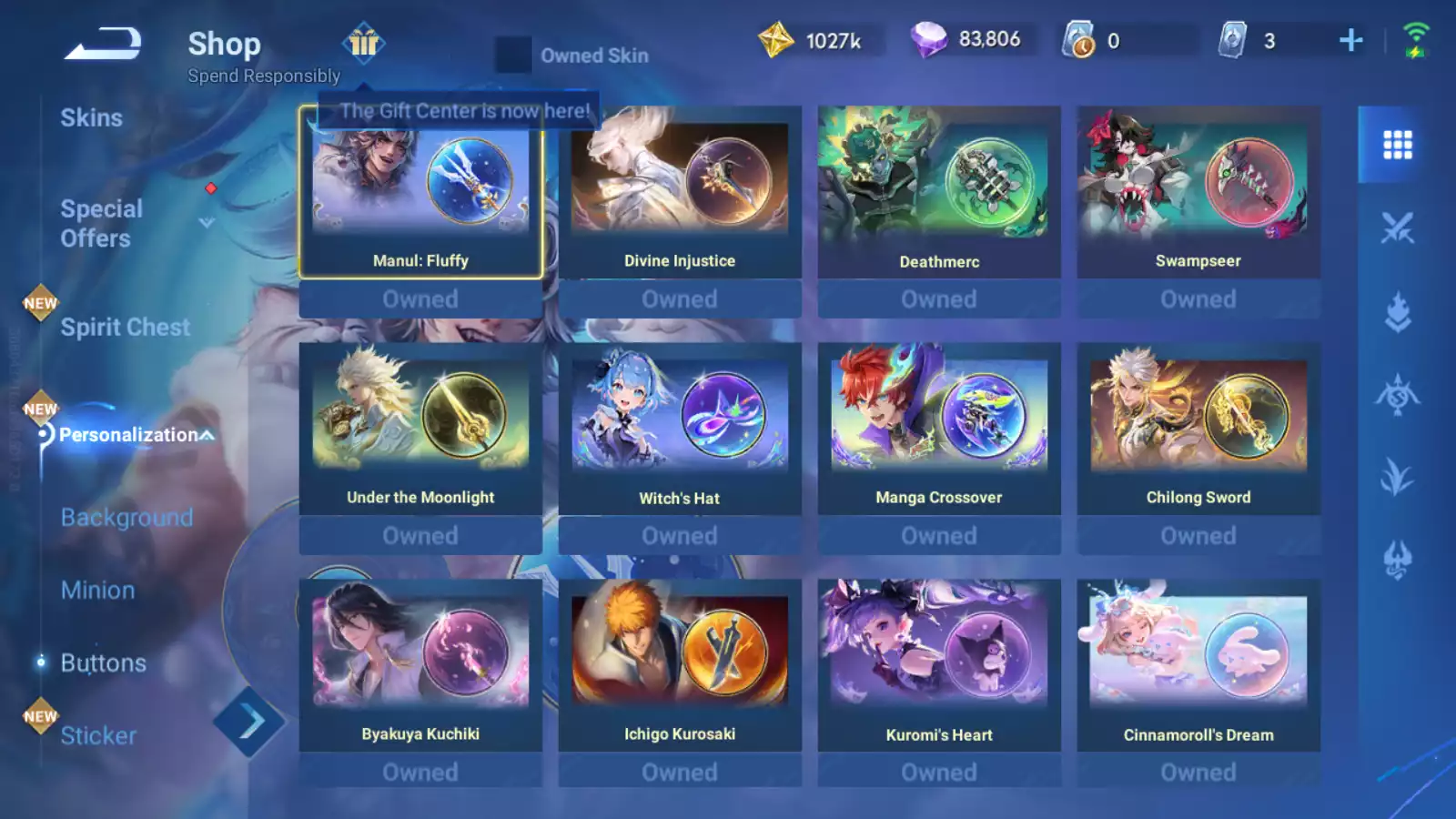This screenshot has height=819, width=1456.
Task: Open the Gift Center icon
Action: (x=364, y=42)
